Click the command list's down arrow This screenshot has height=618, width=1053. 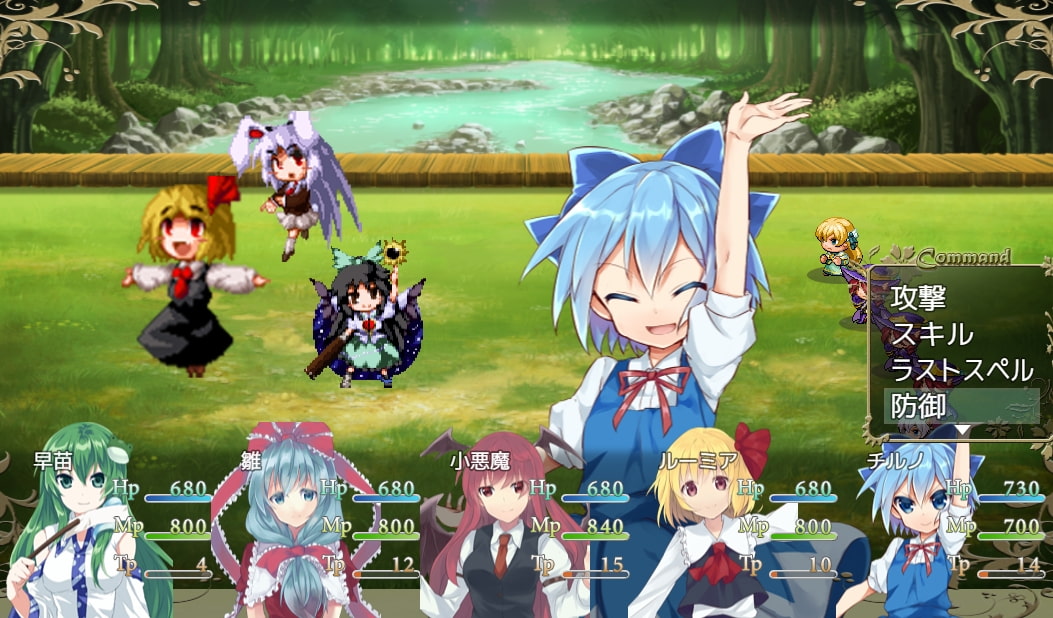click(962, 430)
